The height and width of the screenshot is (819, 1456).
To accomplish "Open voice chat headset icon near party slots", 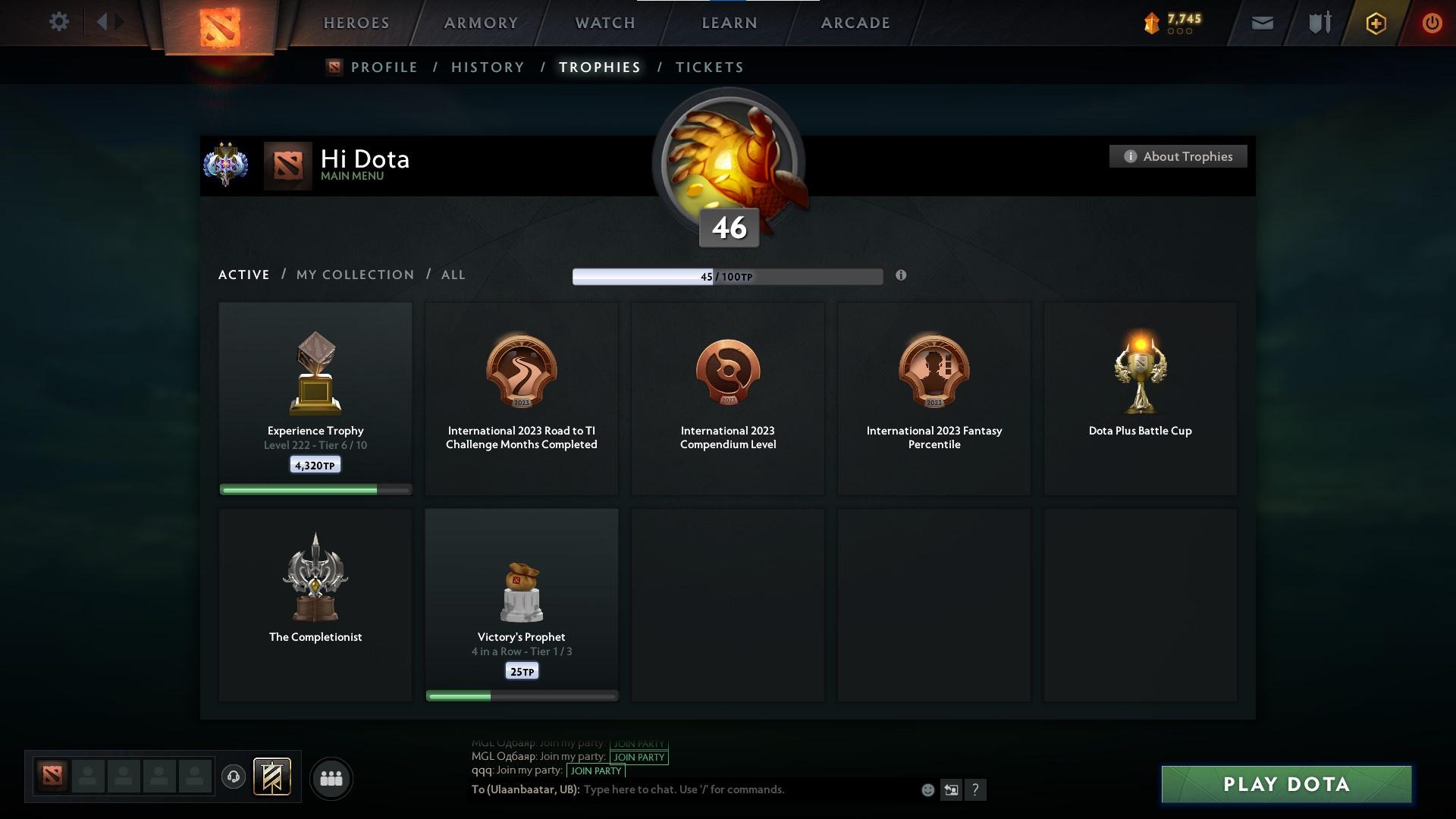I will click(234, 778).
